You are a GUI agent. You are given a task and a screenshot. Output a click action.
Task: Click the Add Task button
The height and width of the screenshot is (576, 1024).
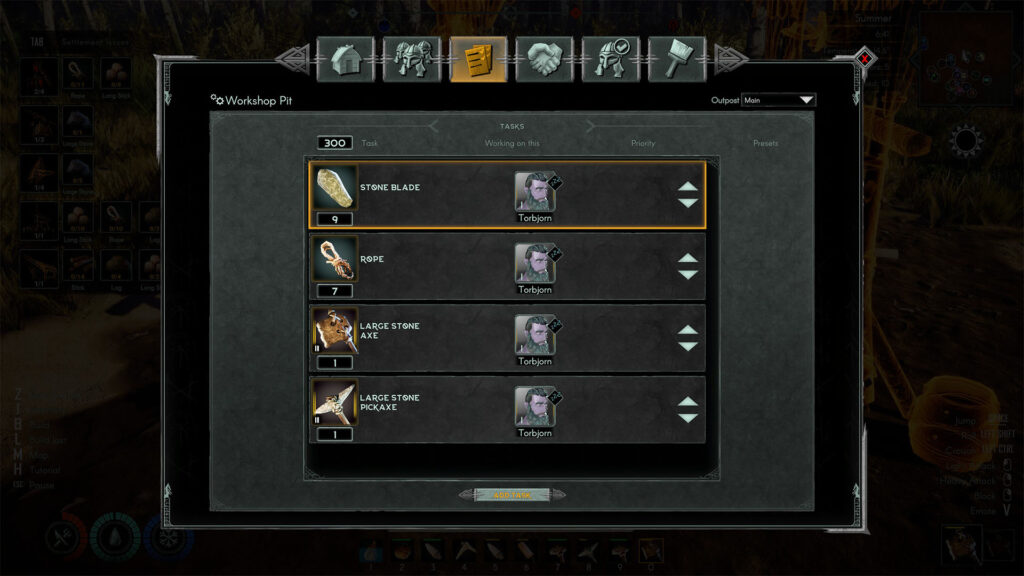(512, 494)
